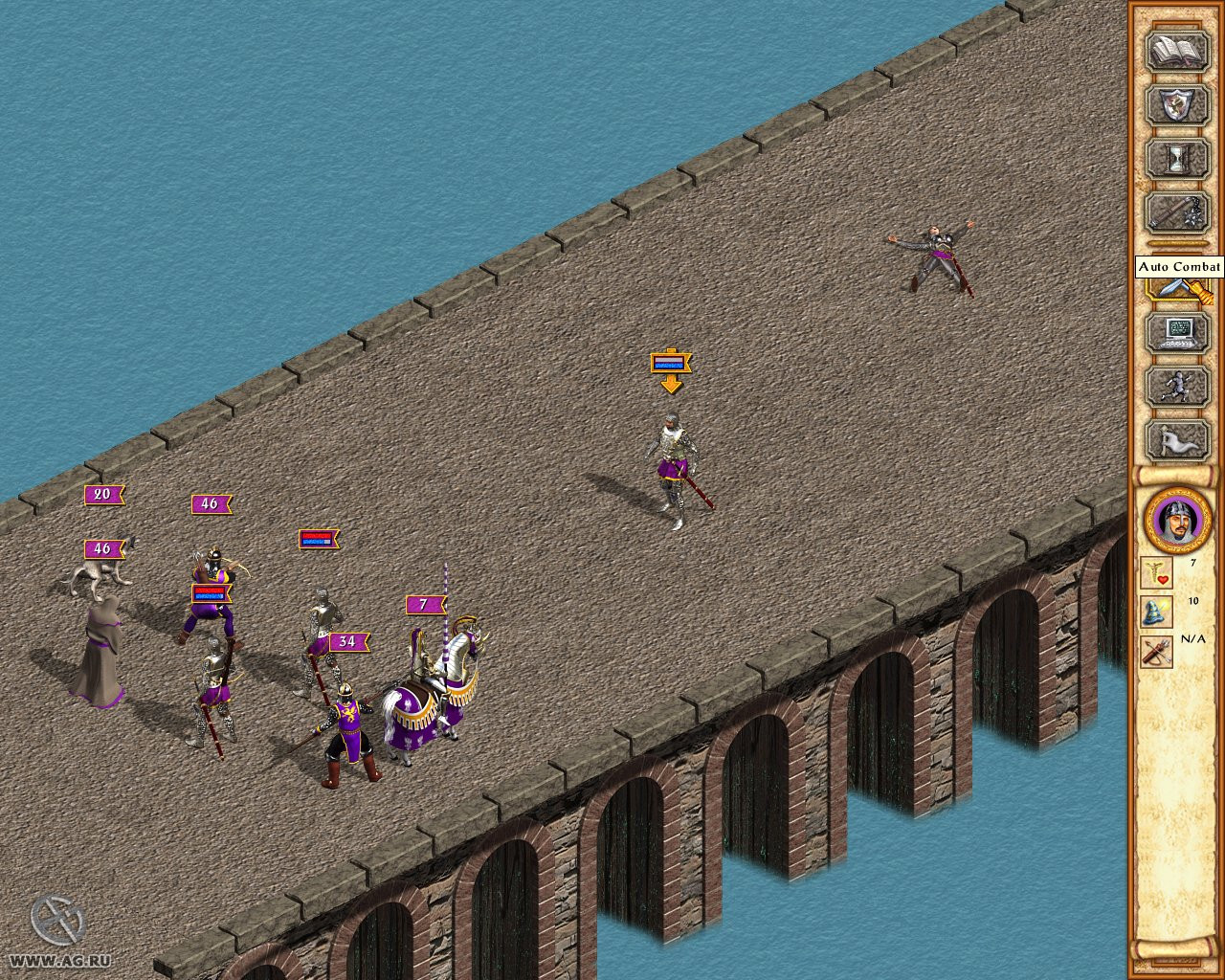
Task: Select the Defend shield icon
Action: [1175, 105]
